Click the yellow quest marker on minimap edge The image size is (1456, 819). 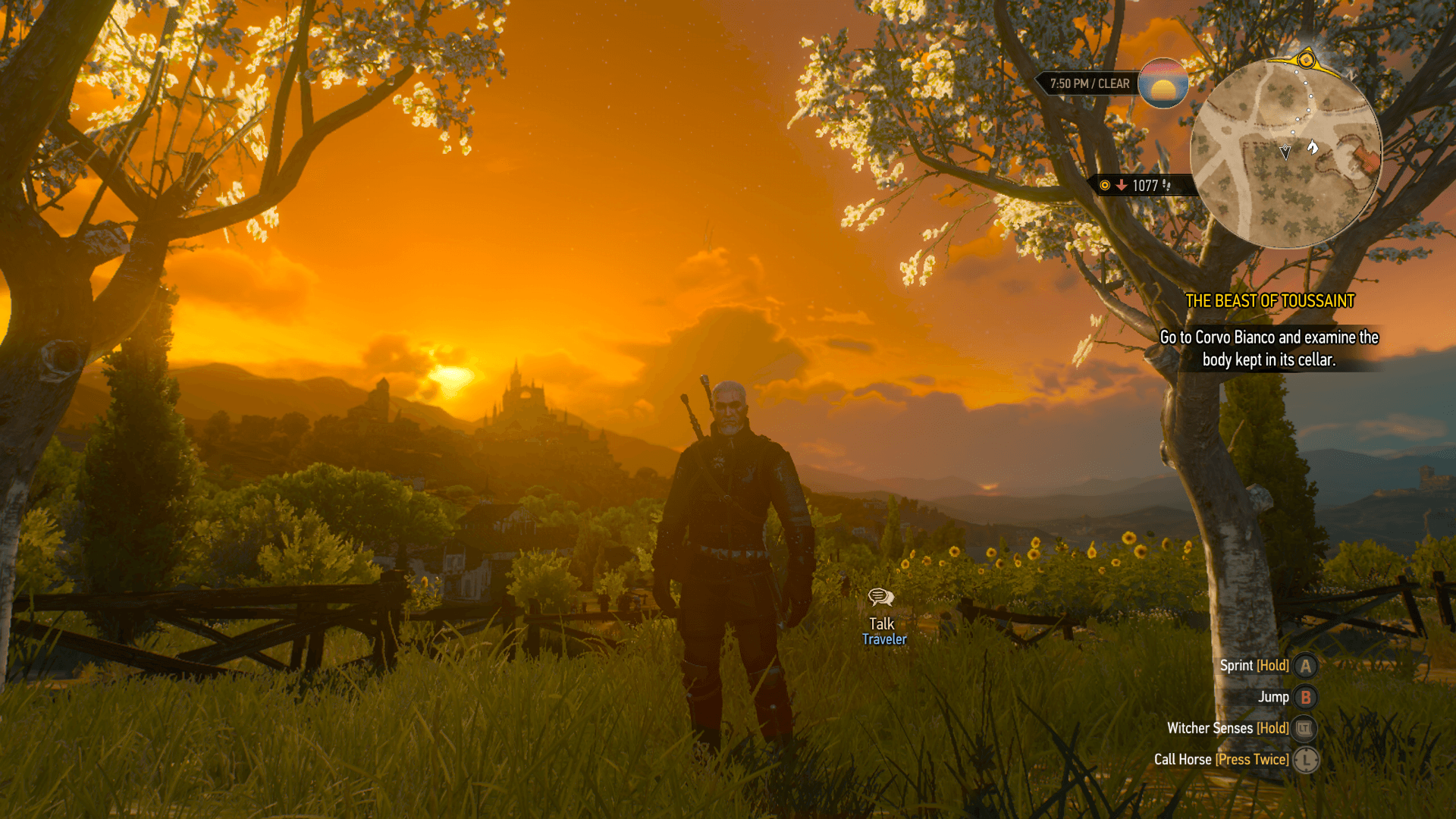point(1306,59)
